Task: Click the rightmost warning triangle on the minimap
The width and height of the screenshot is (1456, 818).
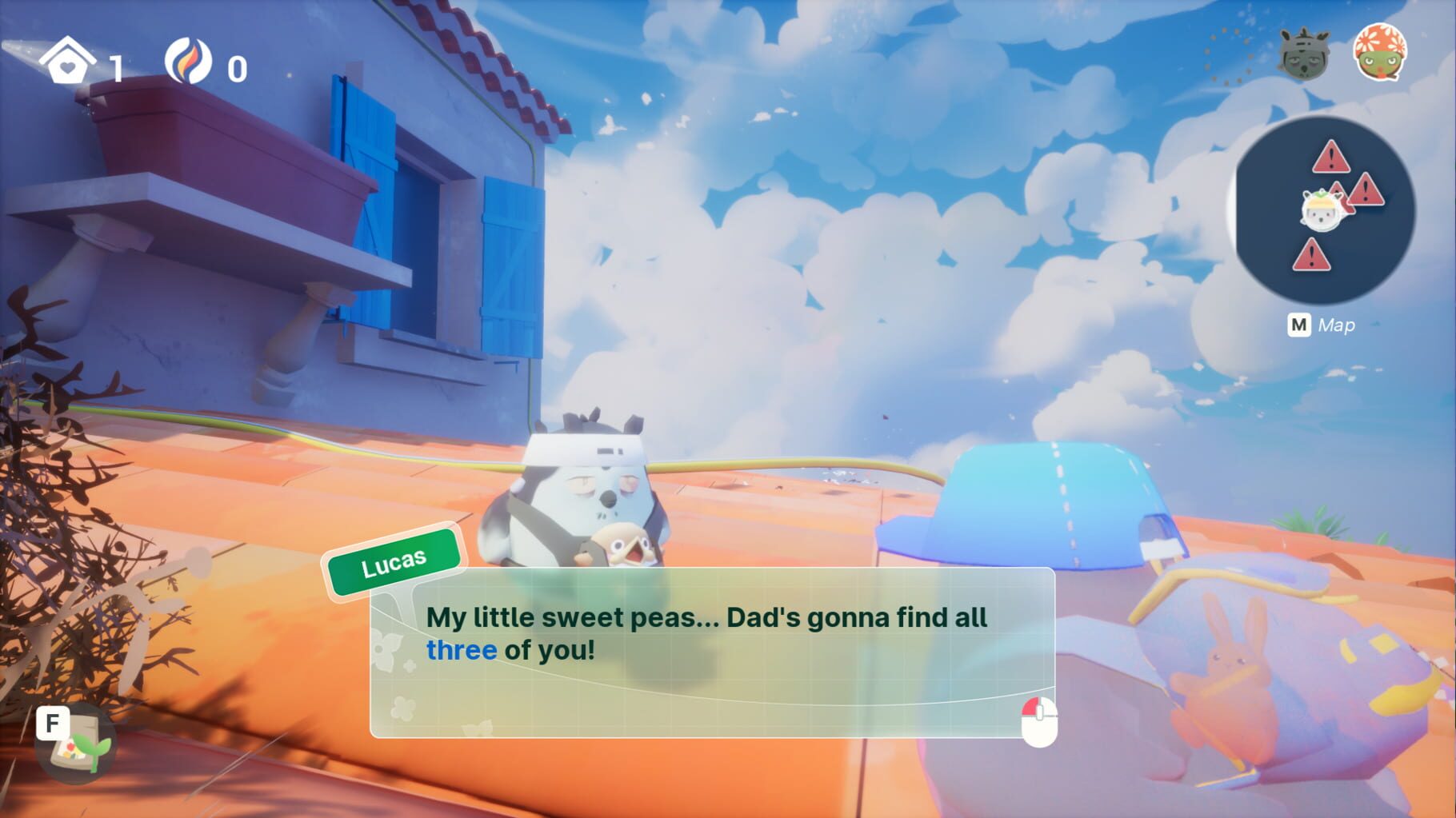Action: click(1366, 191)
